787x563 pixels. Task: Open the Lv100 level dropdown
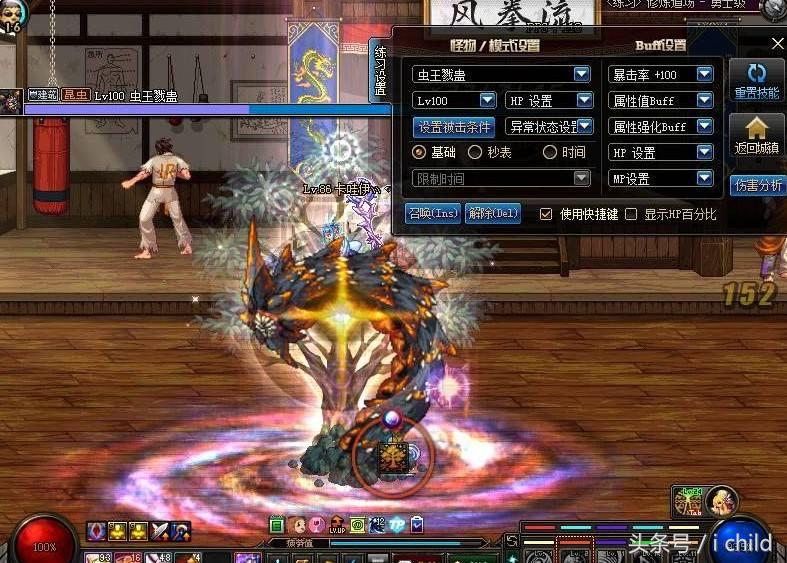487,100
